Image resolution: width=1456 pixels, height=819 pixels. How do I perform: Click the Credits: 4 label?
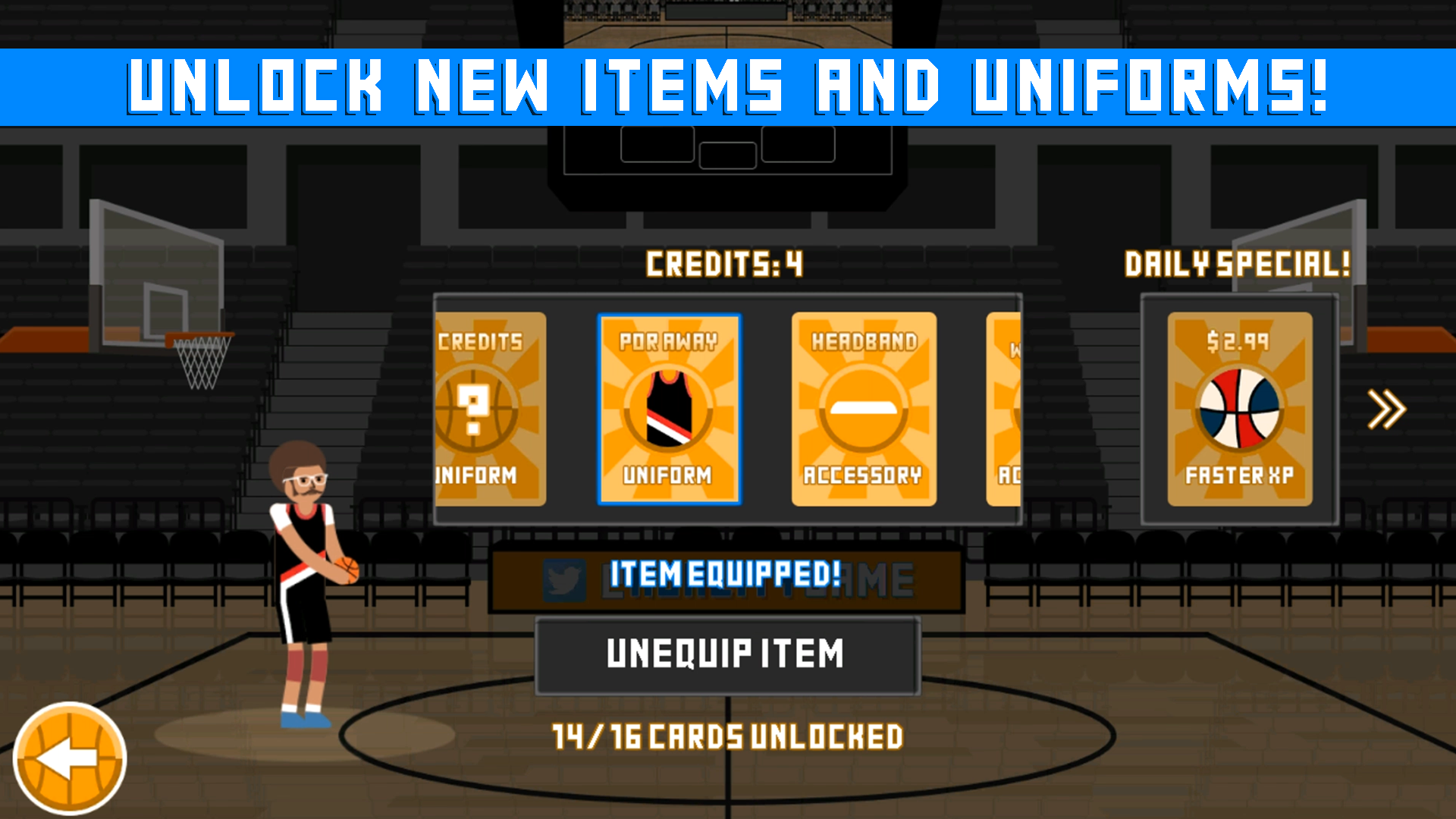(726, 263)
